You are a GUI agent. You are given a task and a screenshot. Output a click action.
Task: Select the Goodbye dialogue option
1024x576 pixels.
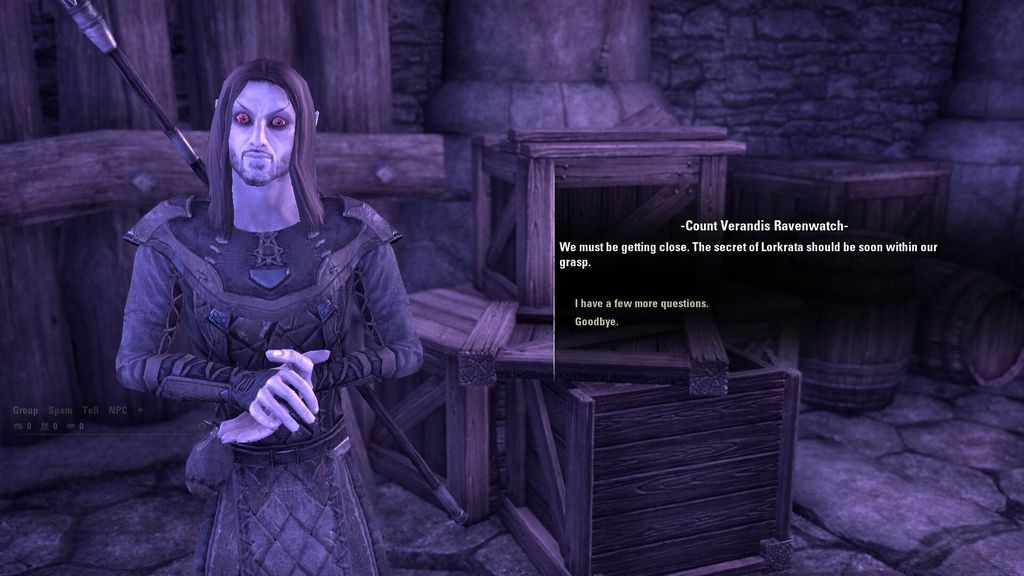point(596,322)
